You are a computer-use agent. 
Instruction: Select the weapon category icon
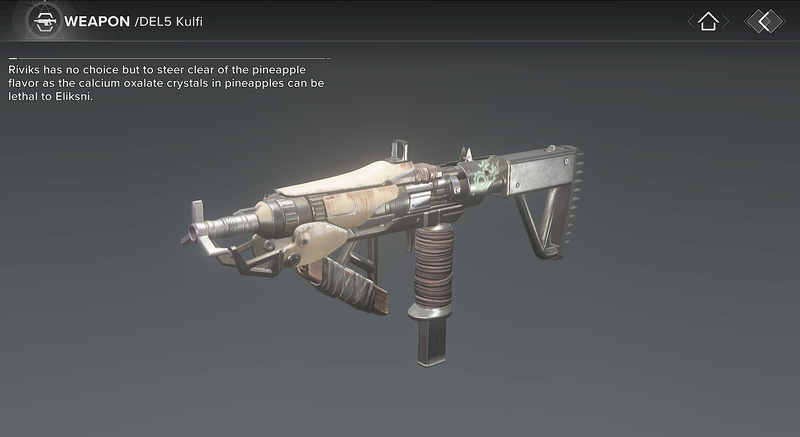click(x=42, y=21)
